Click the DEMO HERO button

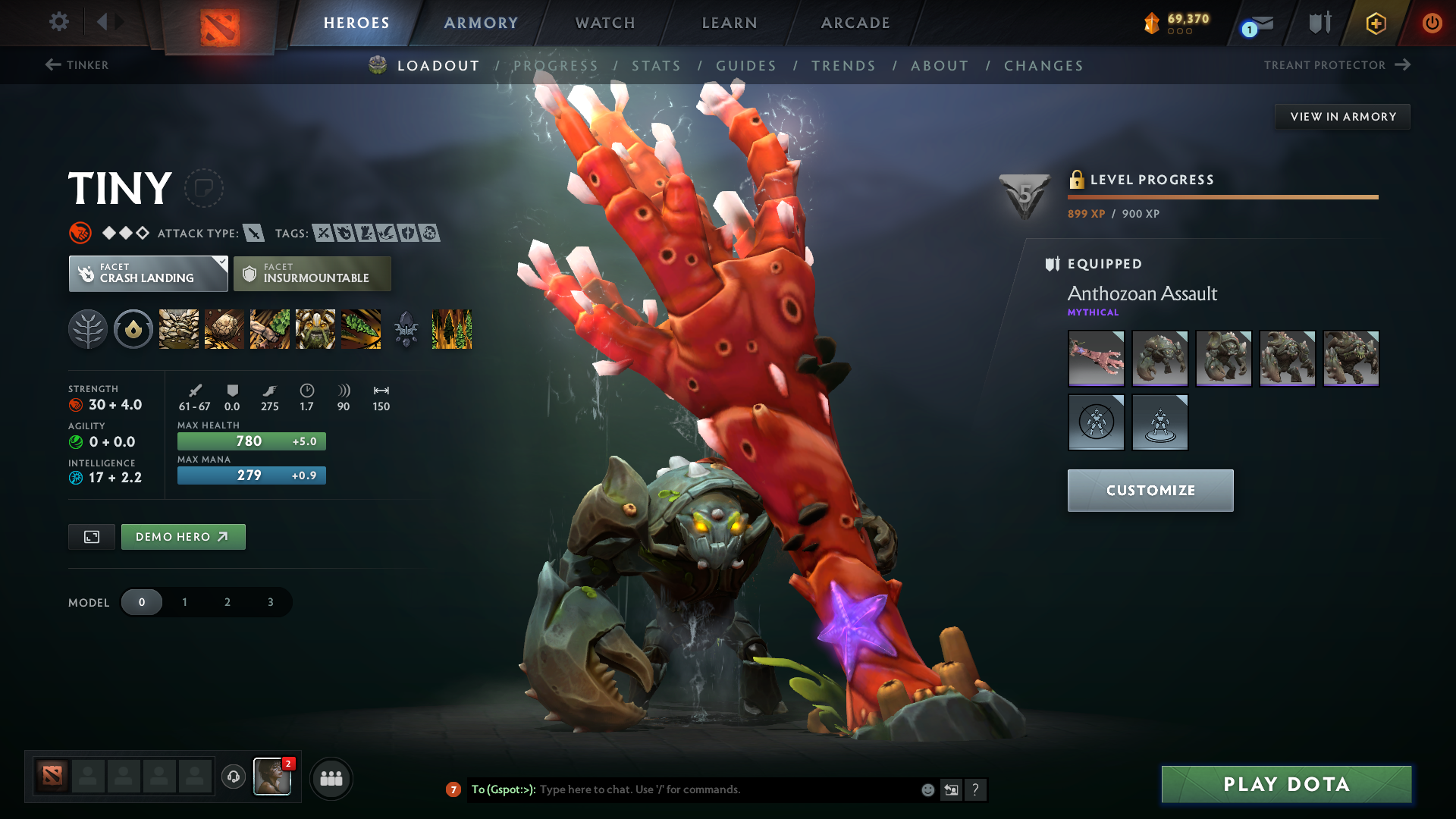[x=183, y=536]
